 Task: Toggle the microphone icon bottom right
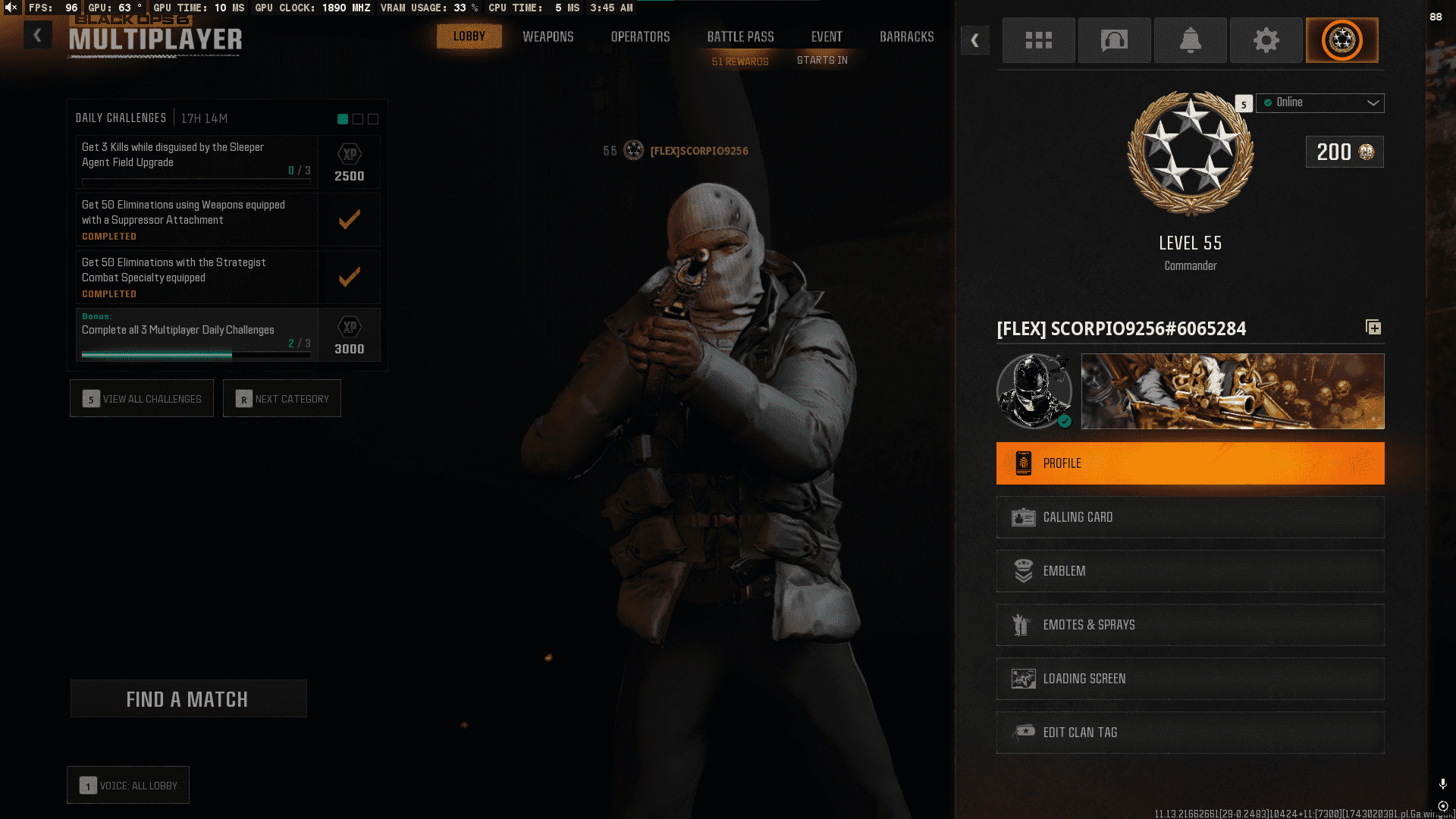click(1443, 782)
